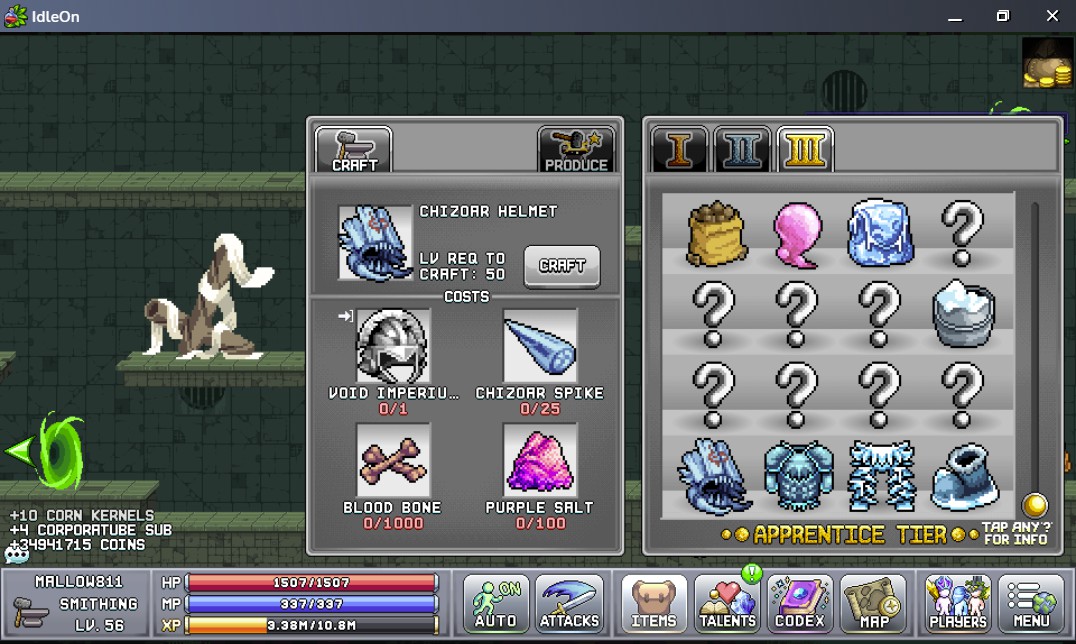The image size is (1076, 644).
Task: Open anvil tier II tab
Action: (742, 150)
